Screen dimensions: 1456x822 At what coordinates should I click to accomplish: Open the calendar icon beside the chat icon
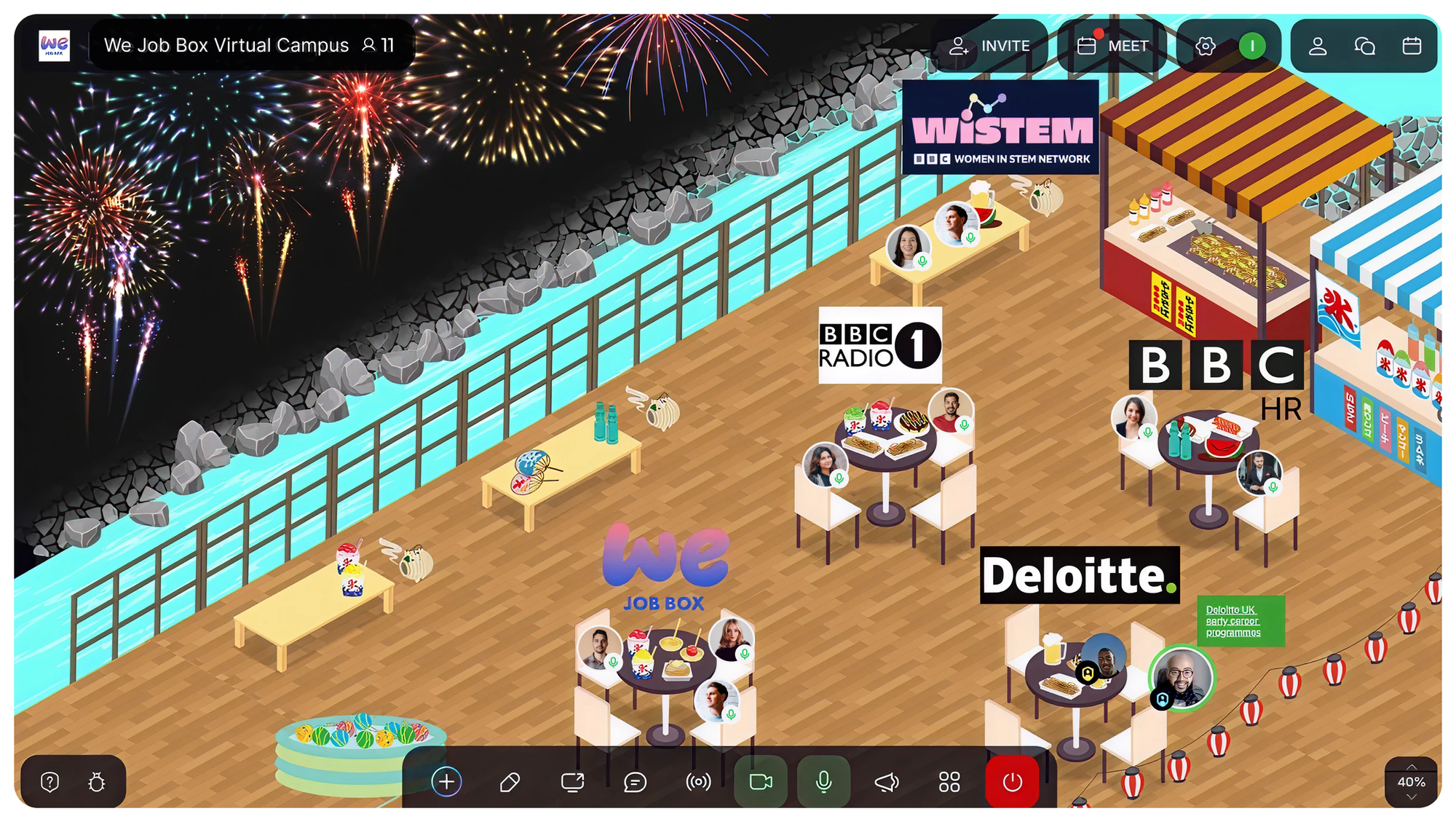1412,47
